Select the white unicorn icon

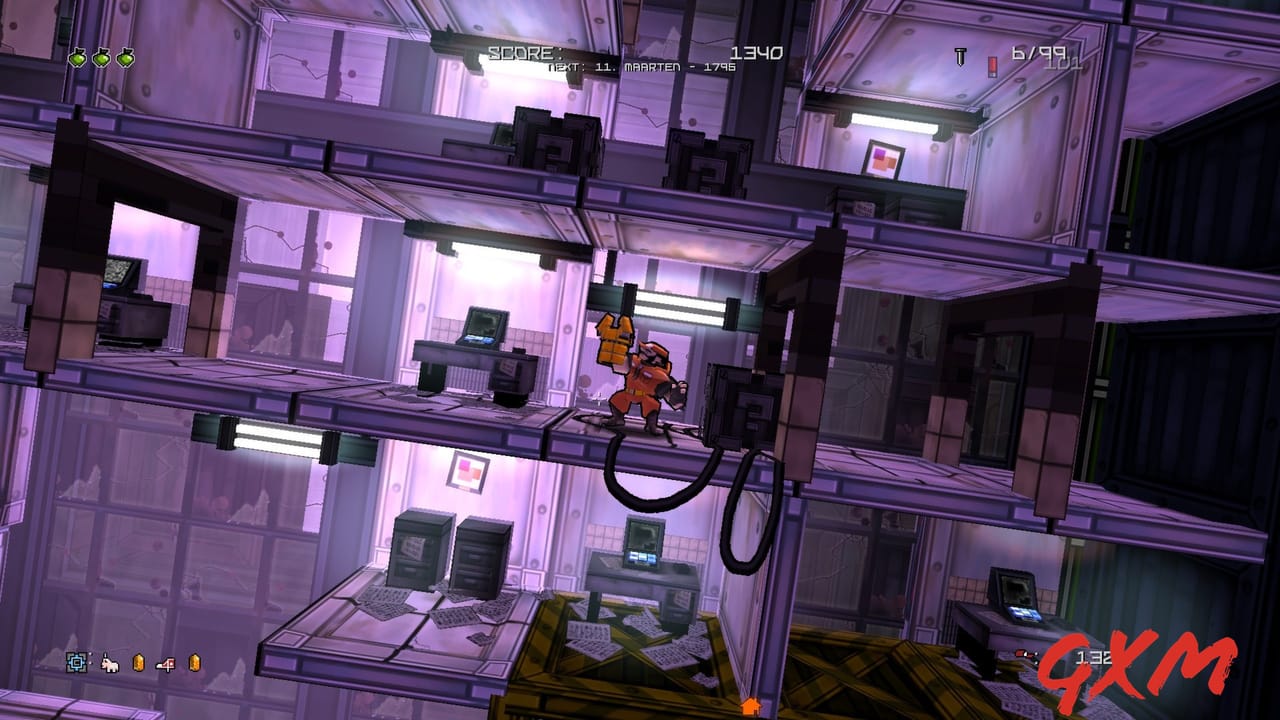pyautogui.click(x=110, y=661)
